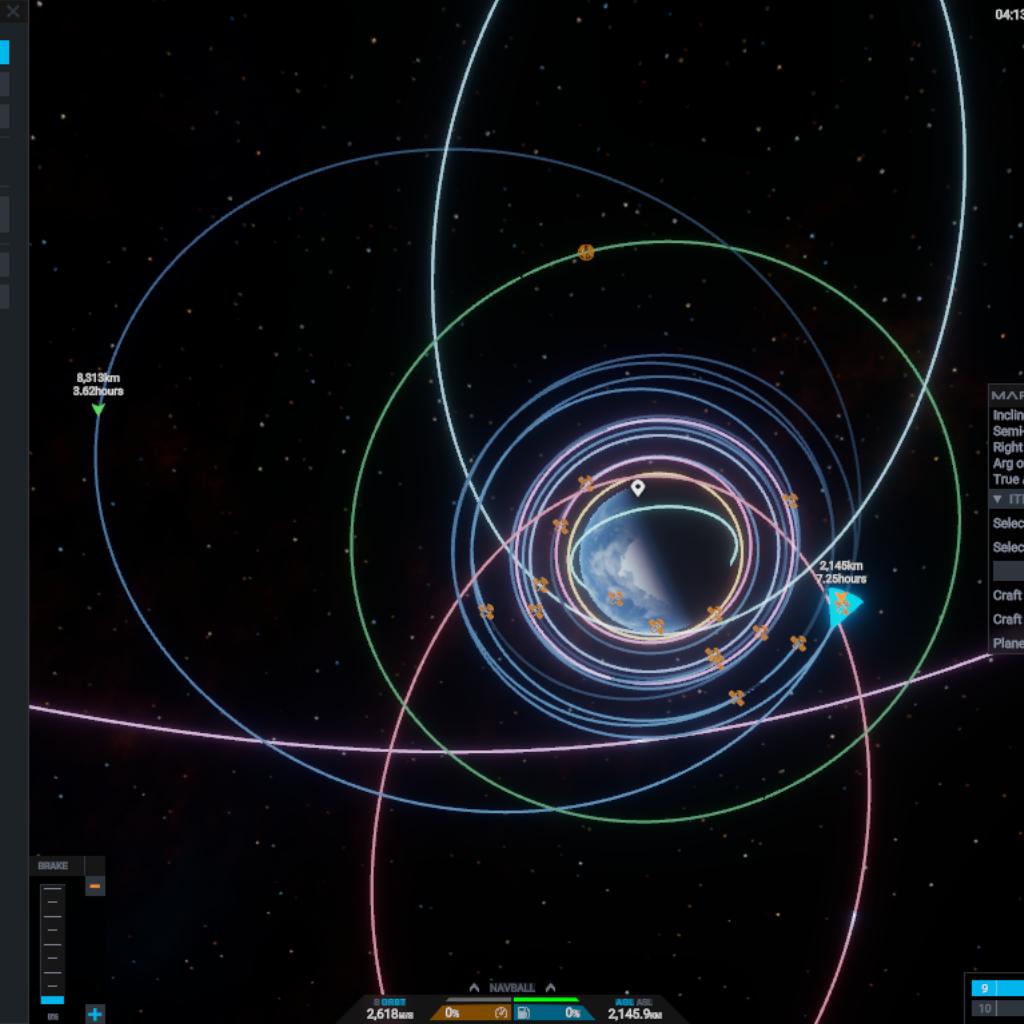This screenshot has width=1024, height=1024.
Task: Toggle the BRAKE button
Action: pos(54,866)
